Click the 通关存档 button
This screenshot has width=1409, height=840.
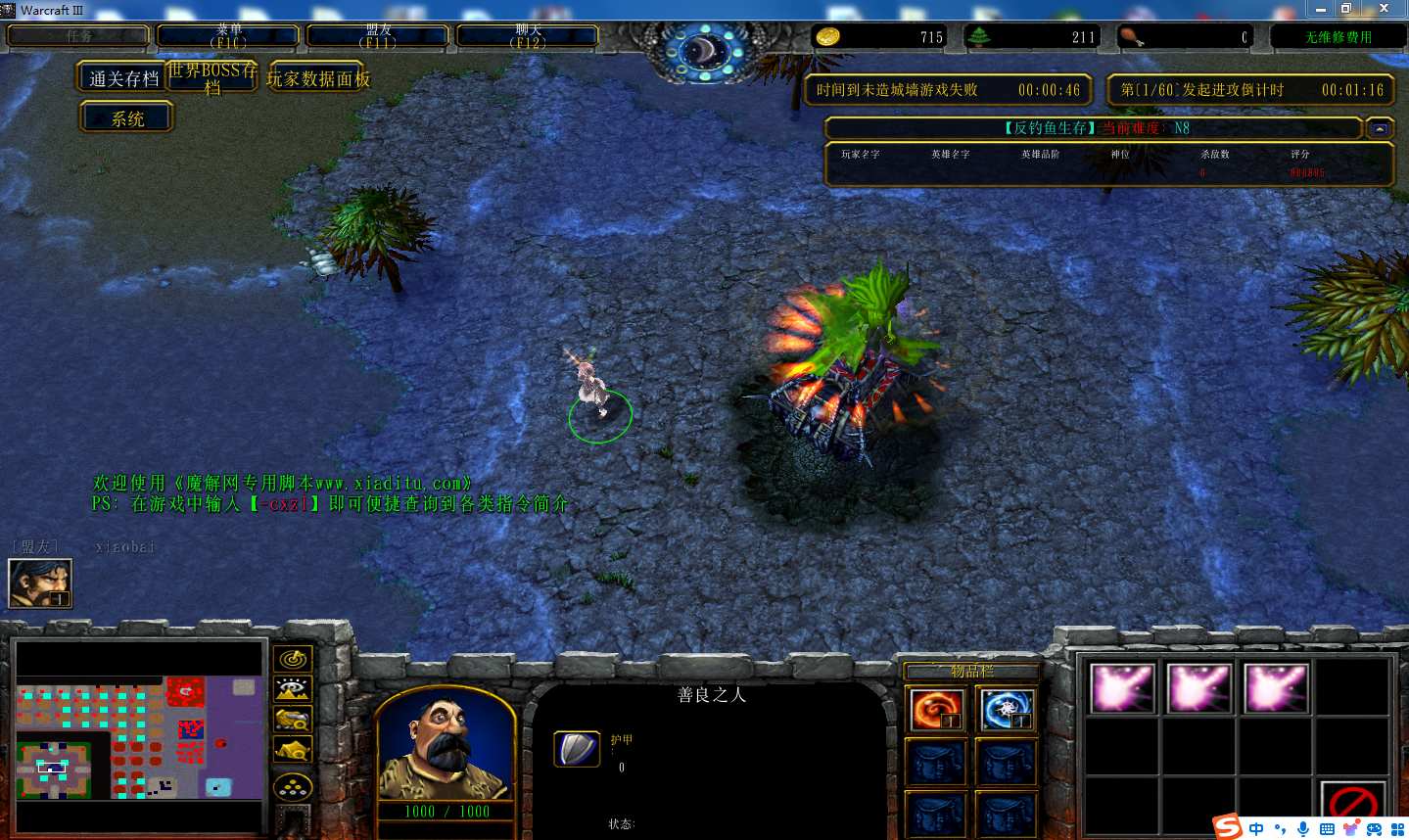123,78
